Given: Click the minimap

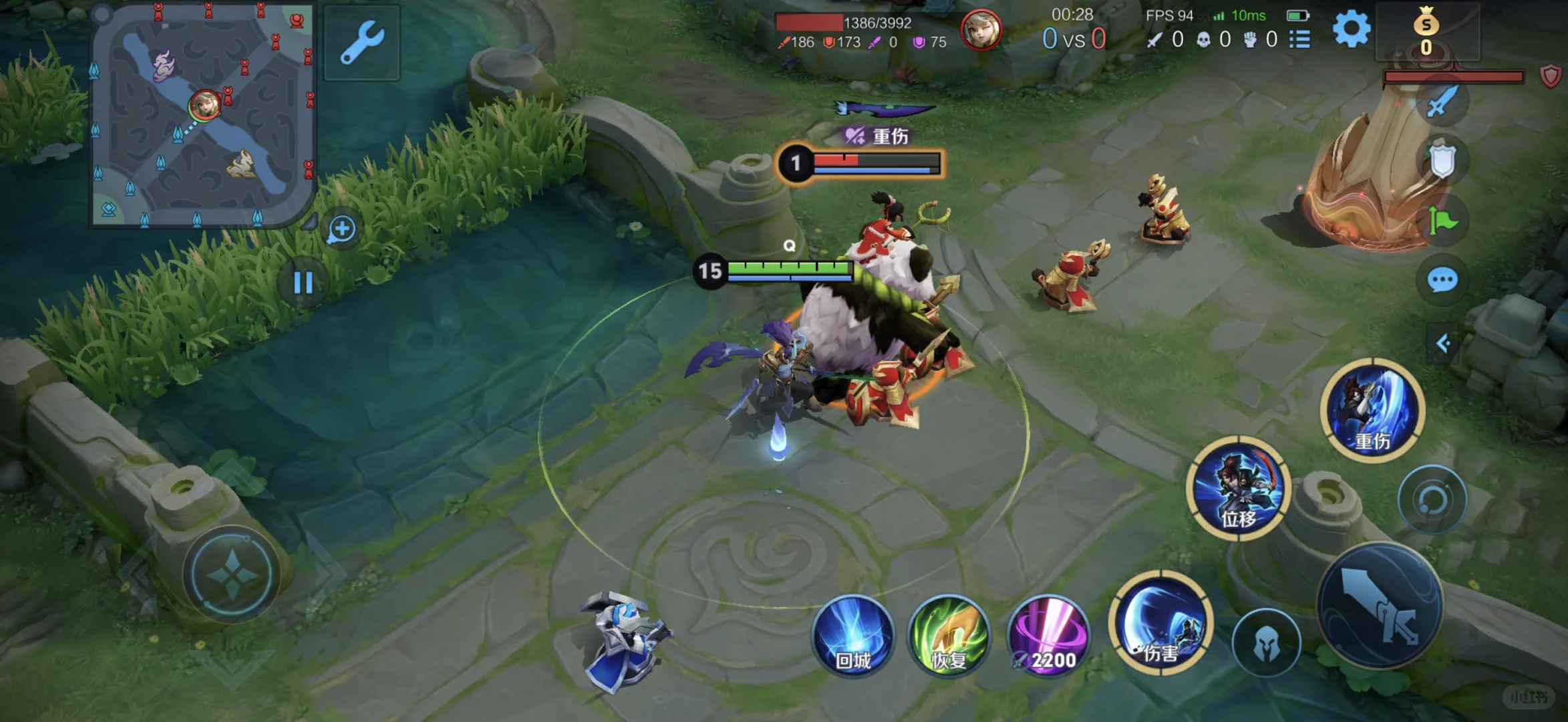Looking at the screenshot, I should [203, 117].
